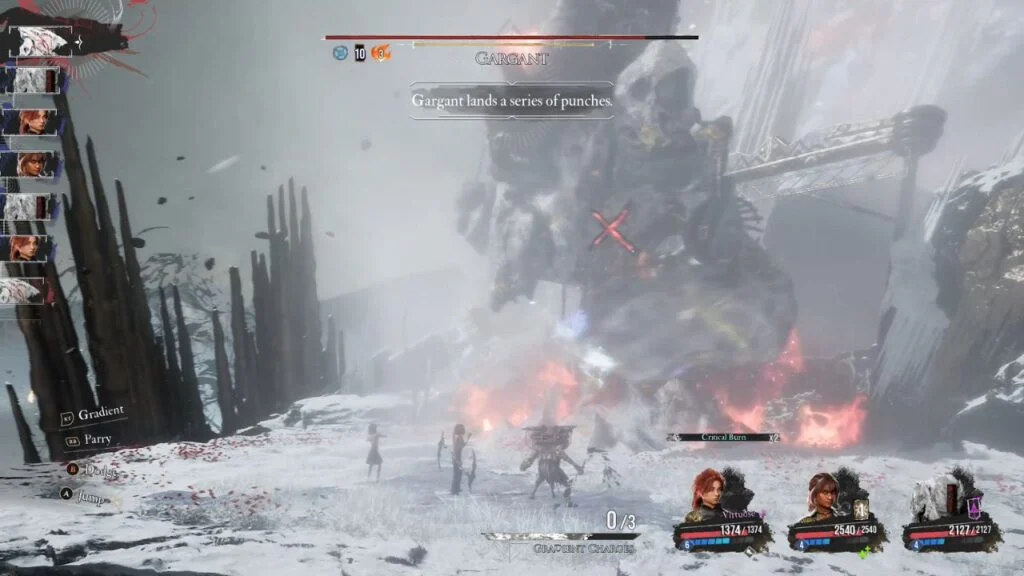Image resolution: width=1024 pixels, height=576 pixels.
Task: Click the purple mask icon on Monoco's panel
Action: pos(972,509)
